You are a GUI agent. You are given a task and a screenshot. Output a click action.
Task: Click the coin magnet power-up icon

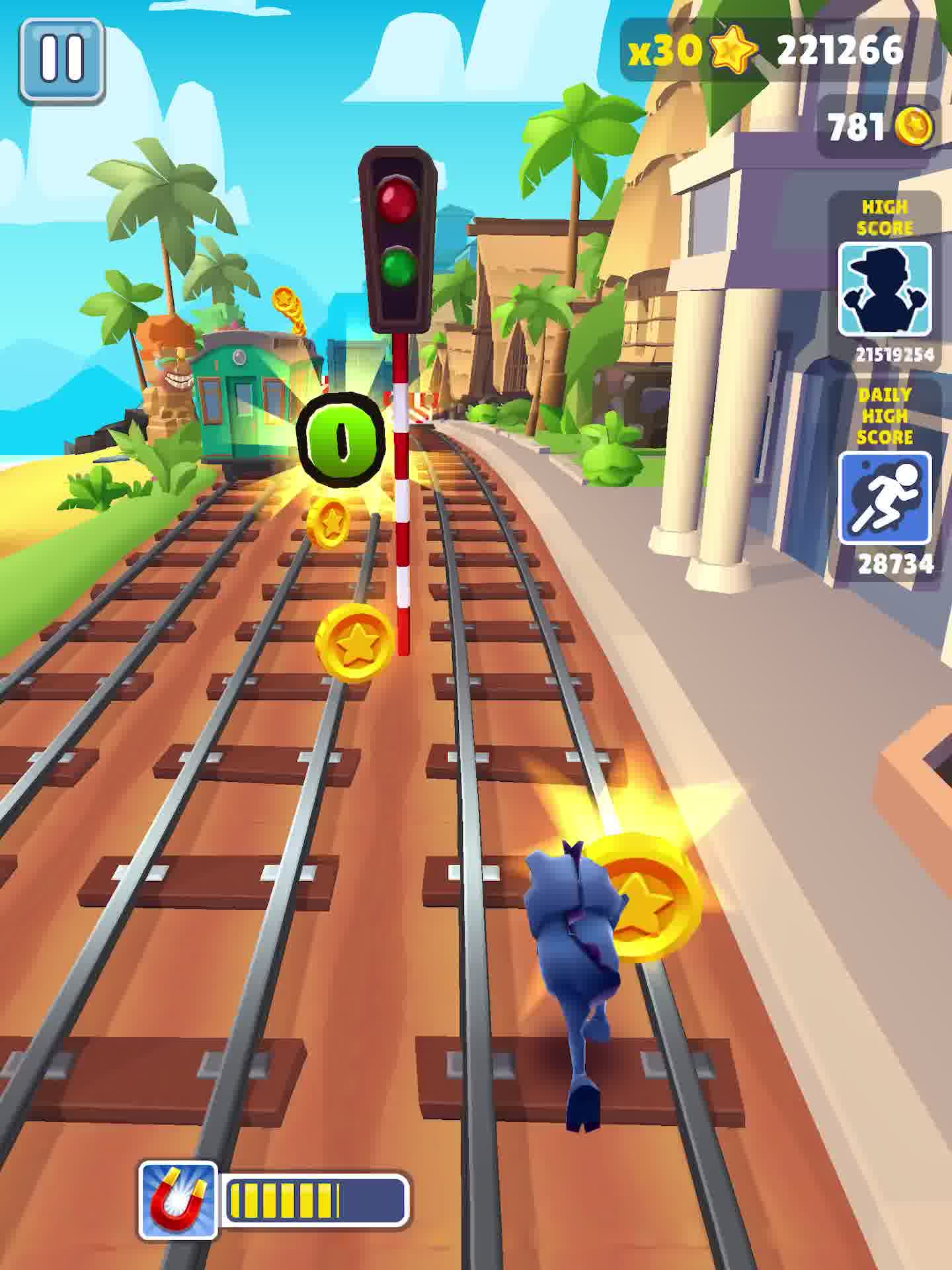coord(178,1199)
